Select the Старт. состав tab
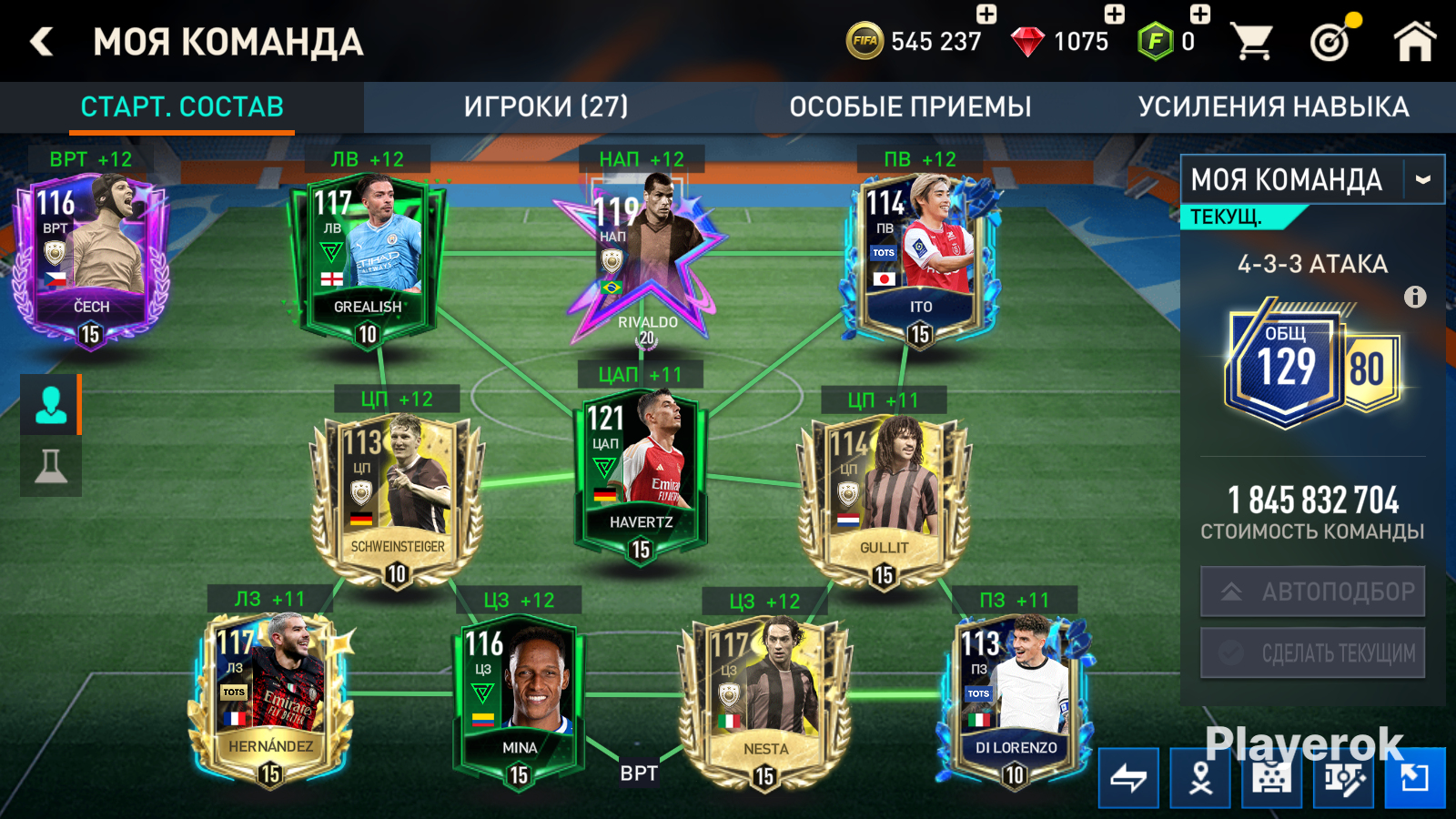Viewport: 1456px width, 819px height. click(x=182, y=107)
